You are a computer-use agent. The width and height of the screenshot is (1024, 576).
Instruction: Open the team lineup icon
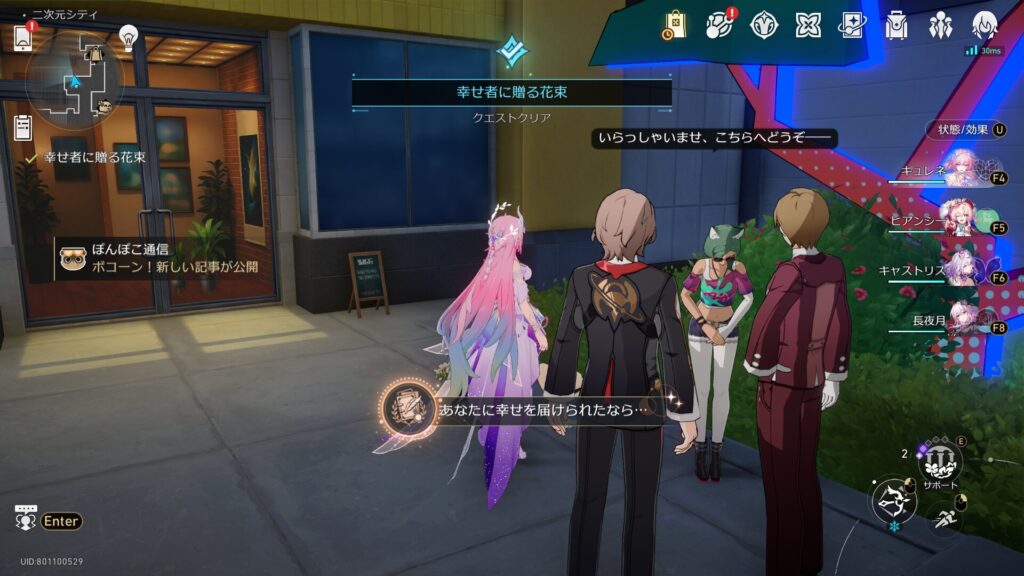pos(940,24)
